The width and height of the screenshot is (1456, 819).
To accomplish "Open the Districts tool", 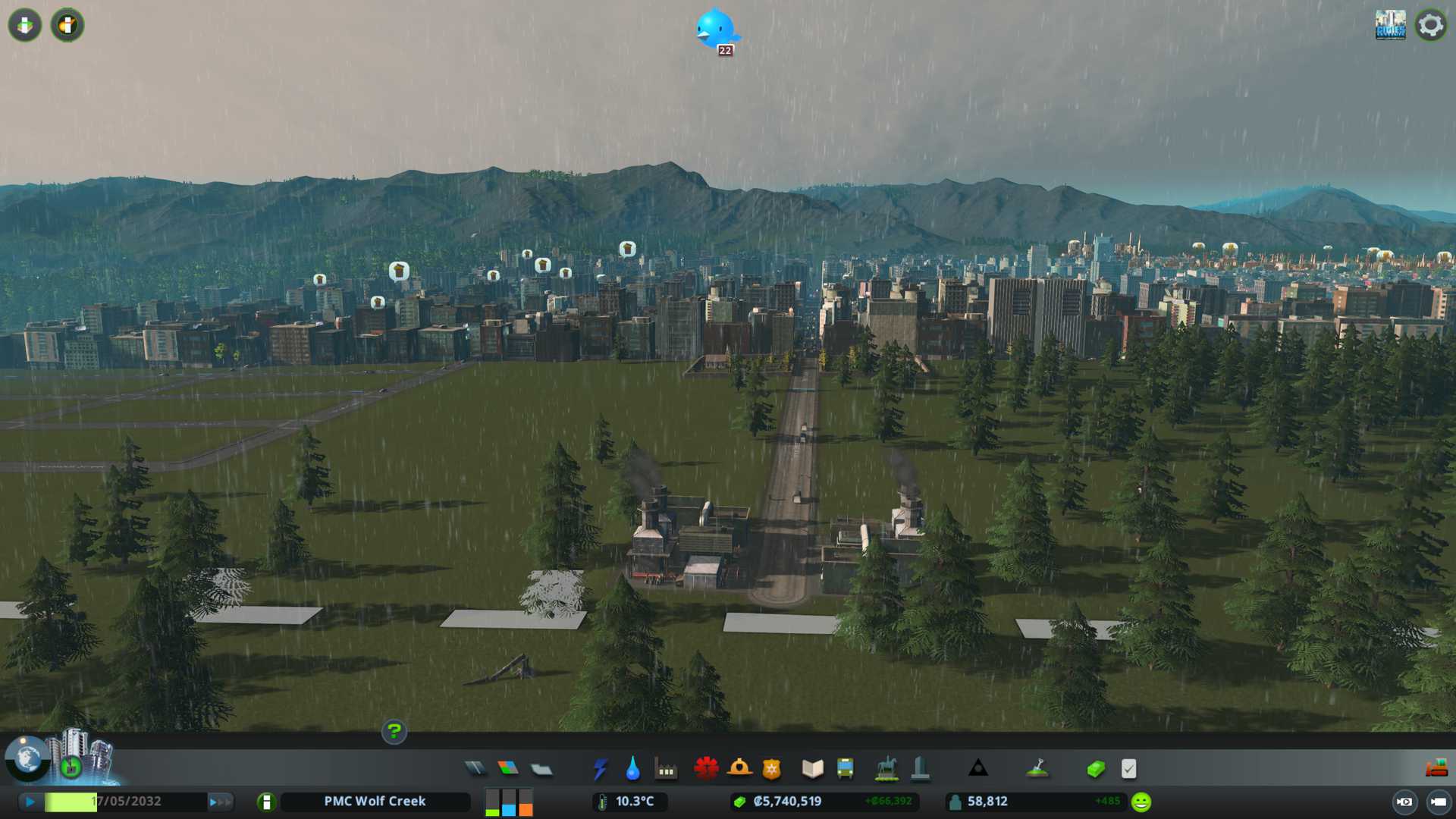I will (x=541, y=770).
